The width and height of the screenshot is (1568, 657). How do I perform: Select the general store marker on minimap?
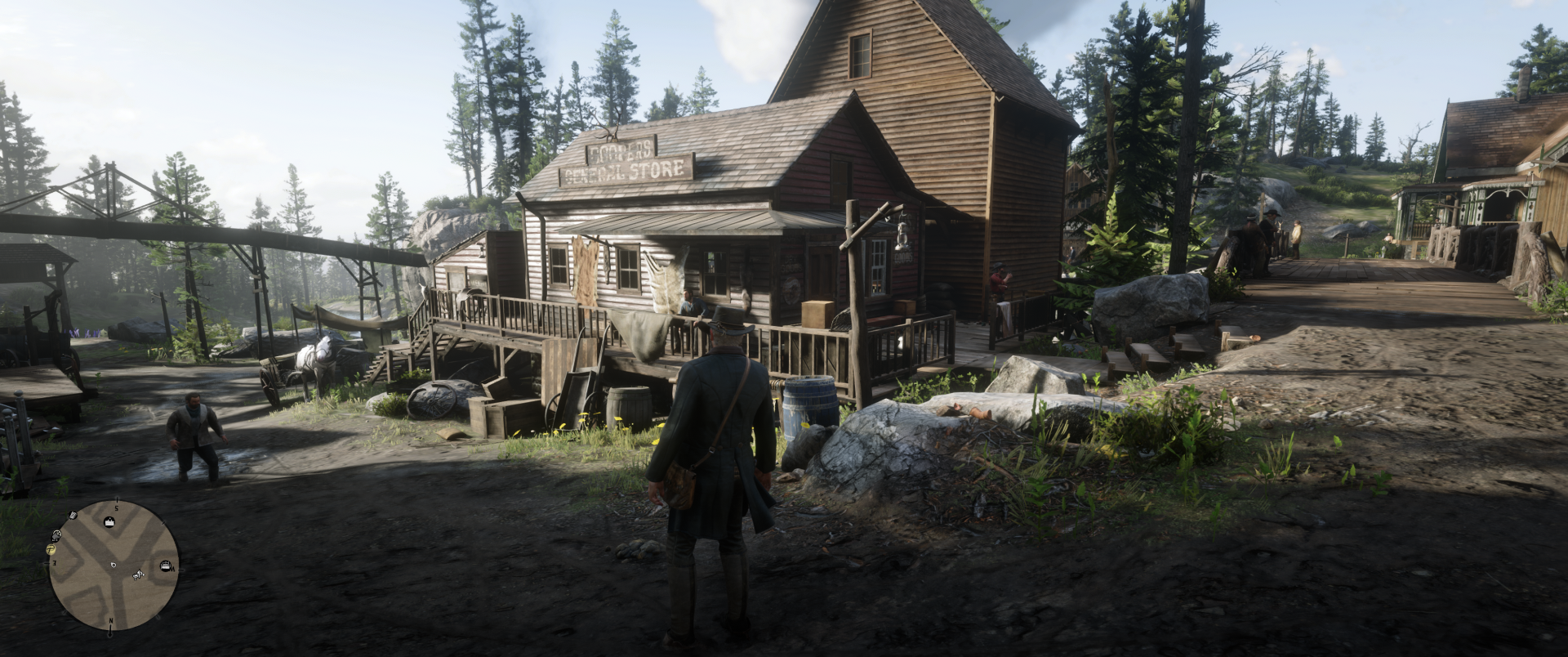108,521
